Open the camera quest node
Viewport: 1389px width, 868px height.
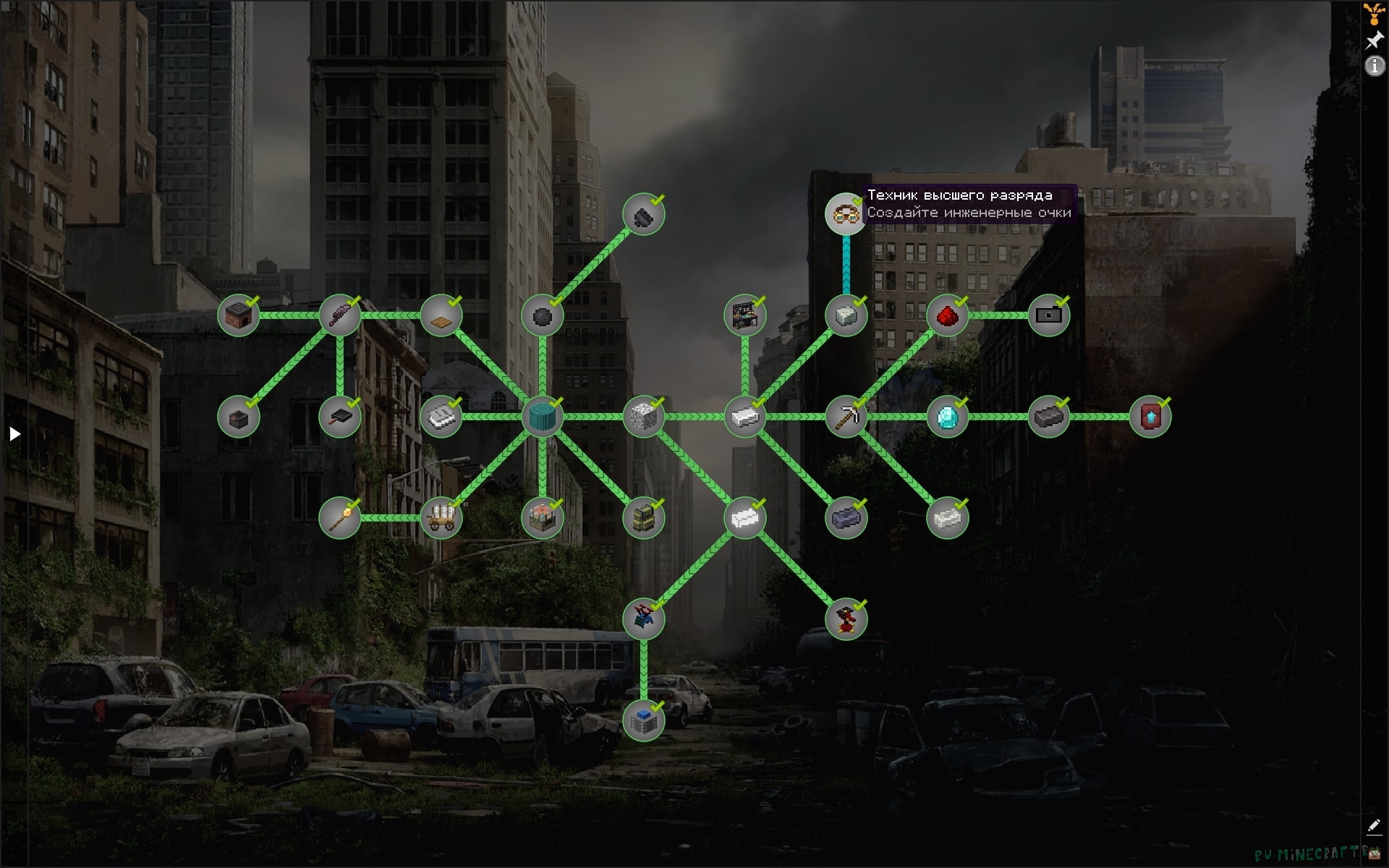click(1048, 316)
